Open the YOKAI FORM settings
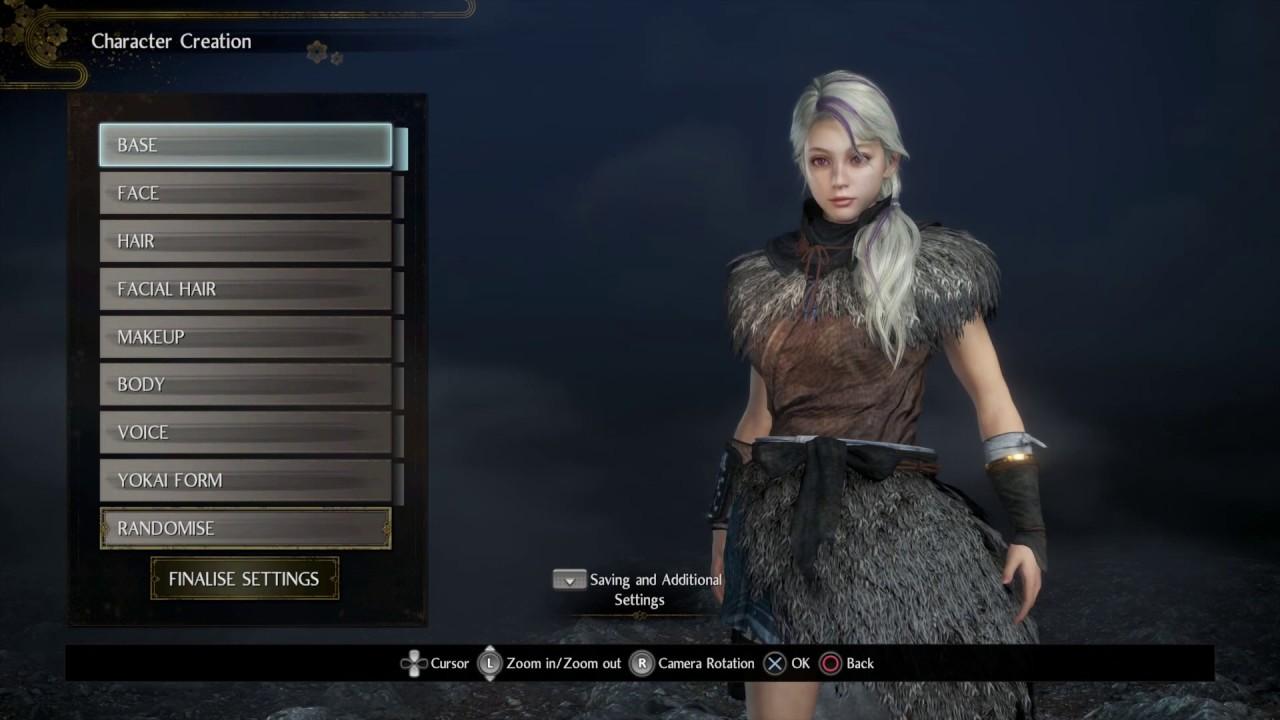Image resolution: width=1280 pixels, height=720 pixels. (245, 480)
